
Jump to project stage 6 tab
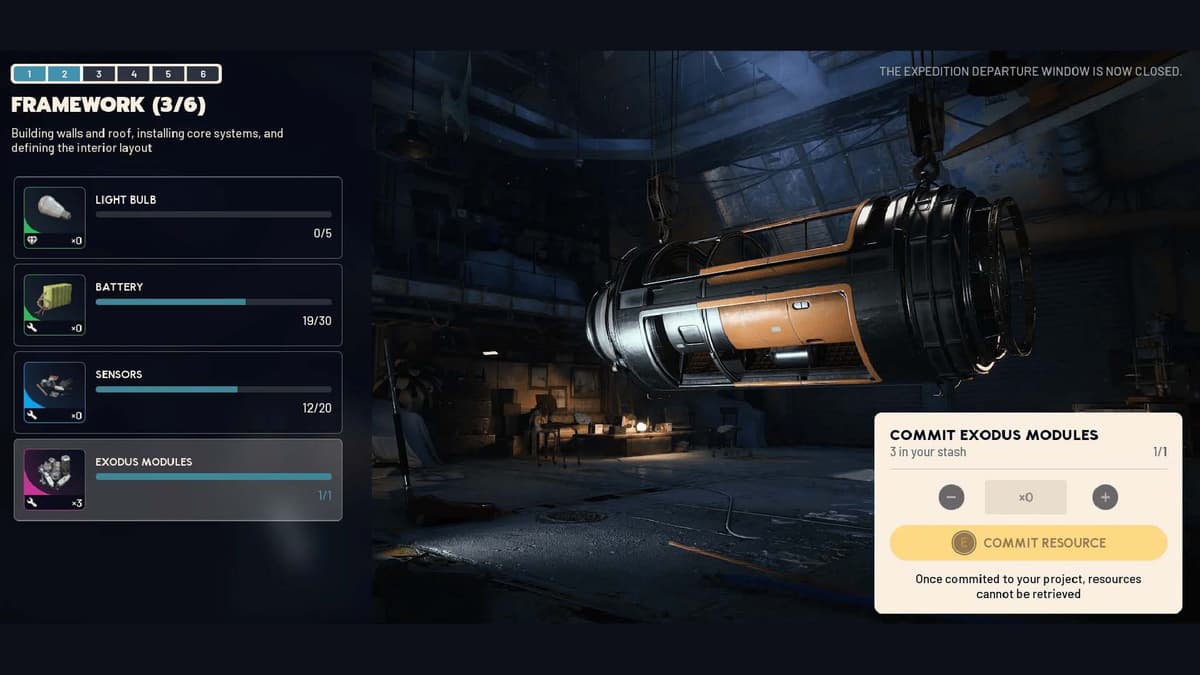(x=203, y=74)
